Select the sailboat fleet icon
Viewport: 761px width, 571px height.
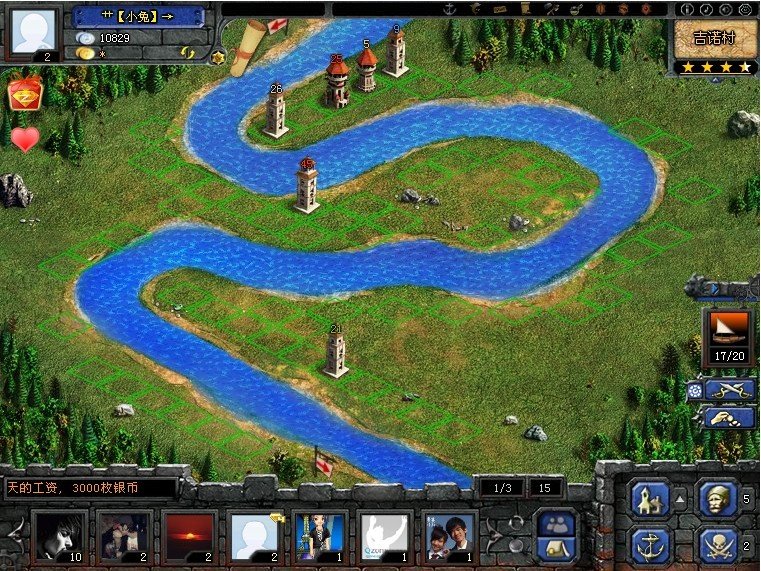click(x=728, y=328)
